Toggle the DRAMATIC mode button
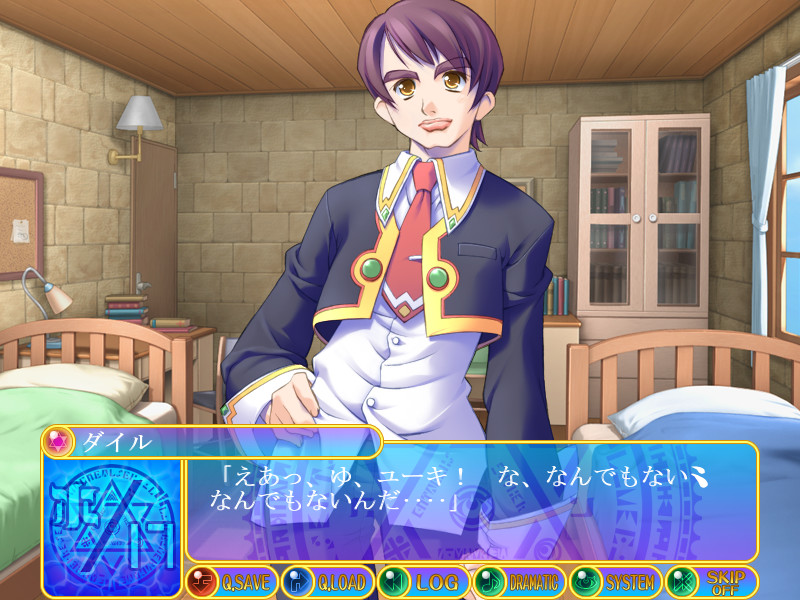Image resolution: width=800 pixels, height=600 pixels. pyautogui.click(x=518, y=581)
